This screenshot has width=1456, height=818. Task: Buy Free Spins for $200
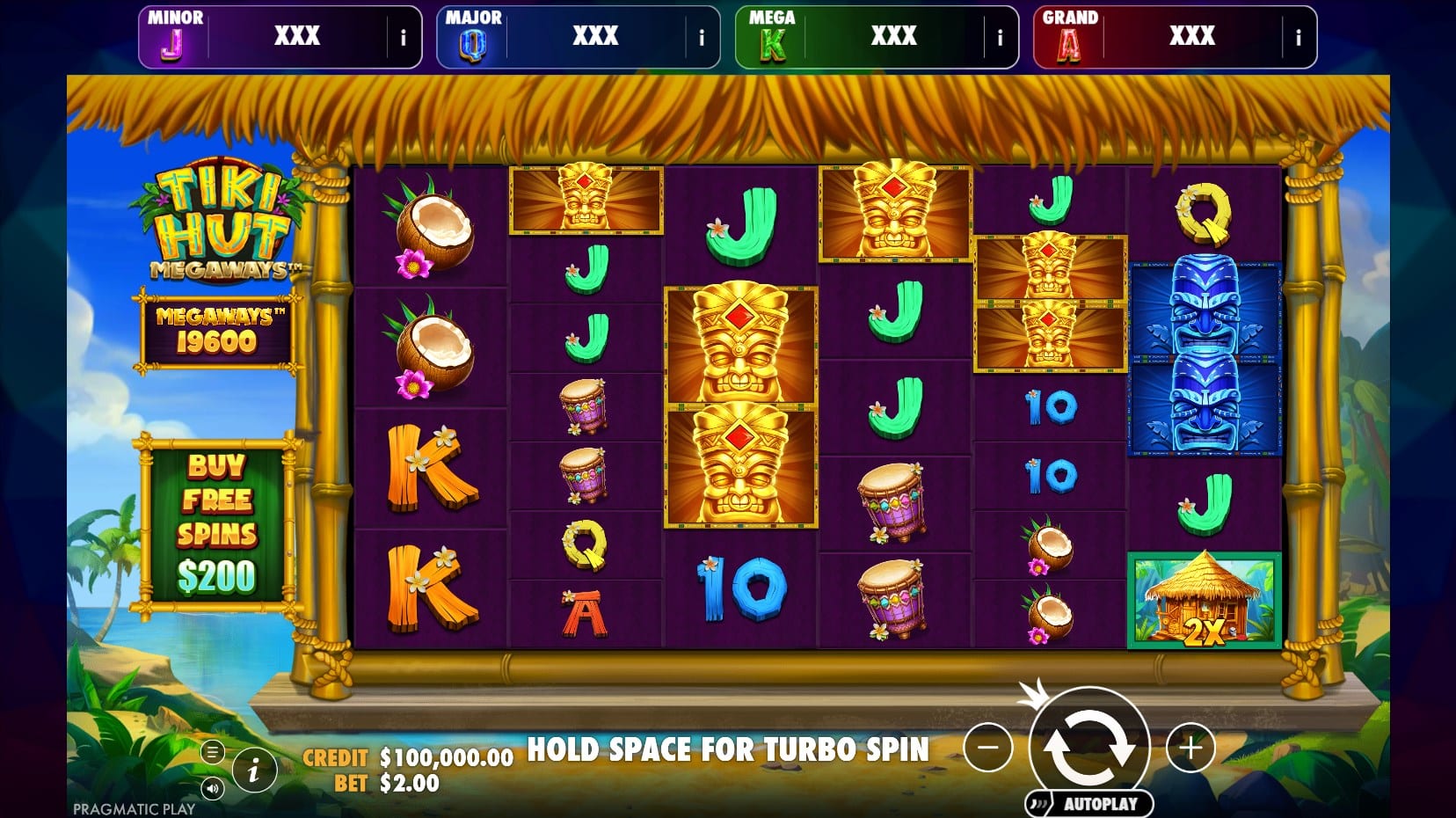(x=216, y=523)
